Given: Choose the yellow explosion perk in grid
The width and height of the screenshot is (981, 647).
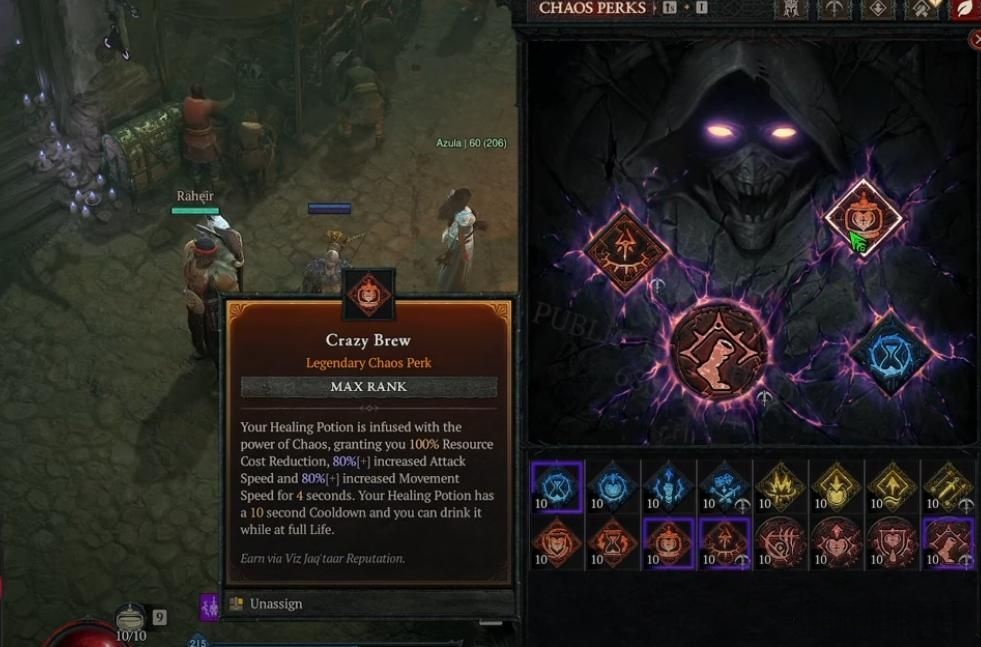Looking at the screenshot, I should pos(780,487).
